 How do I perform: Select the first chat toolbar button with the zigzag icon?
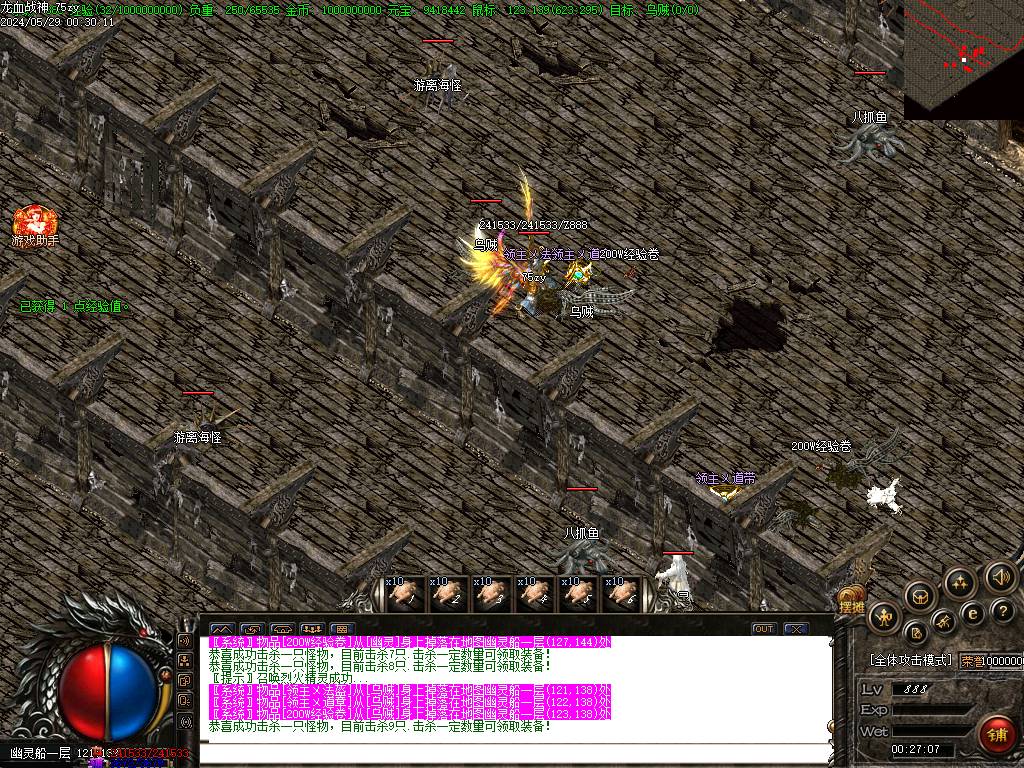[x=221, y=630]
